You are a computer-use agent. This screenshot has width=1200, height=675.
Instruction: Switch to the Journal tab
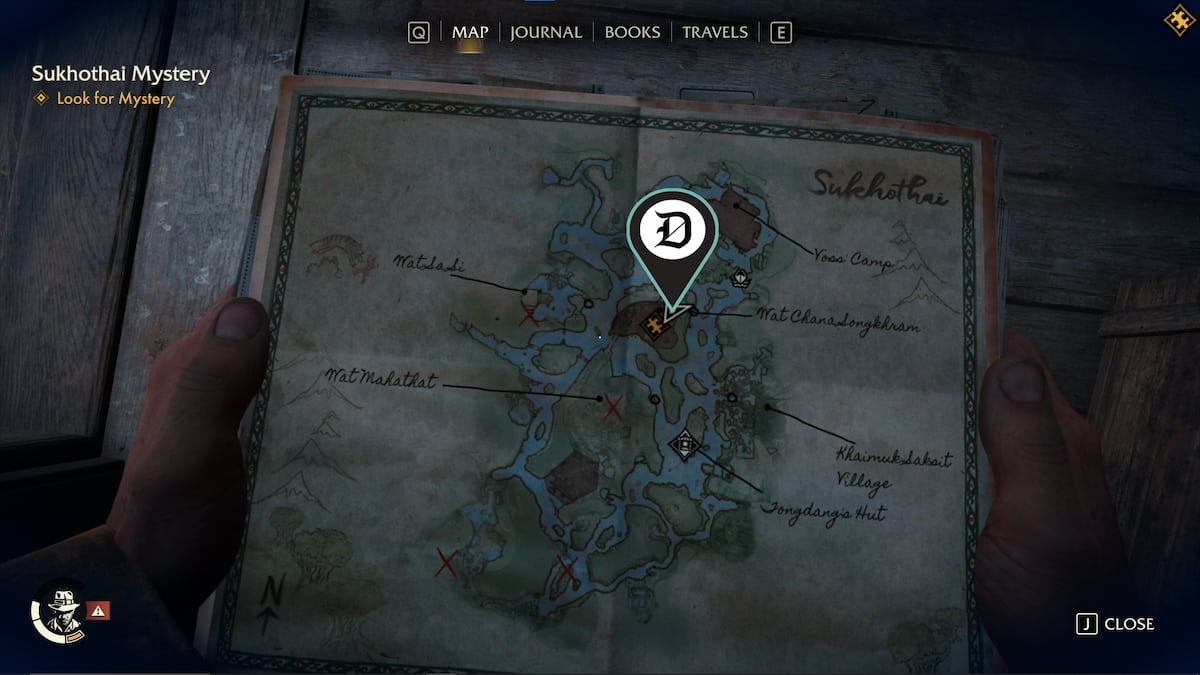(x=545, y=32)
